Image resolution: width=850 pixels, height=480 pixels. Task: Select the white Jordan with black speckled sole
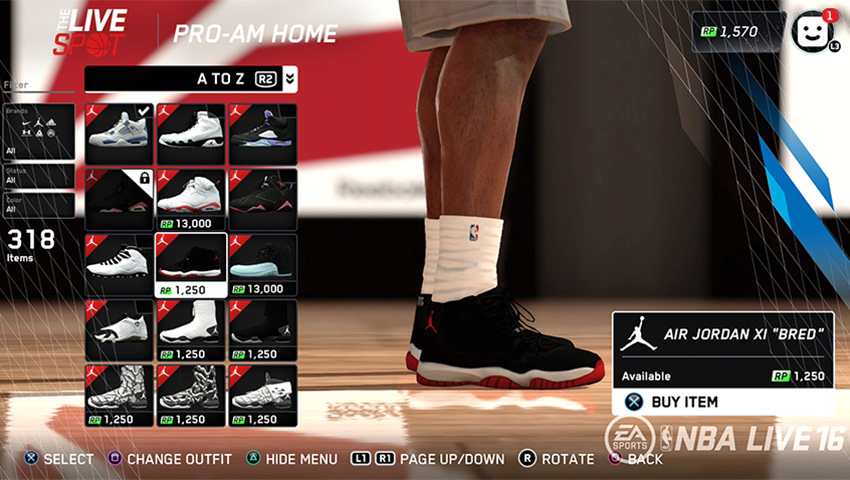[119, 264]
